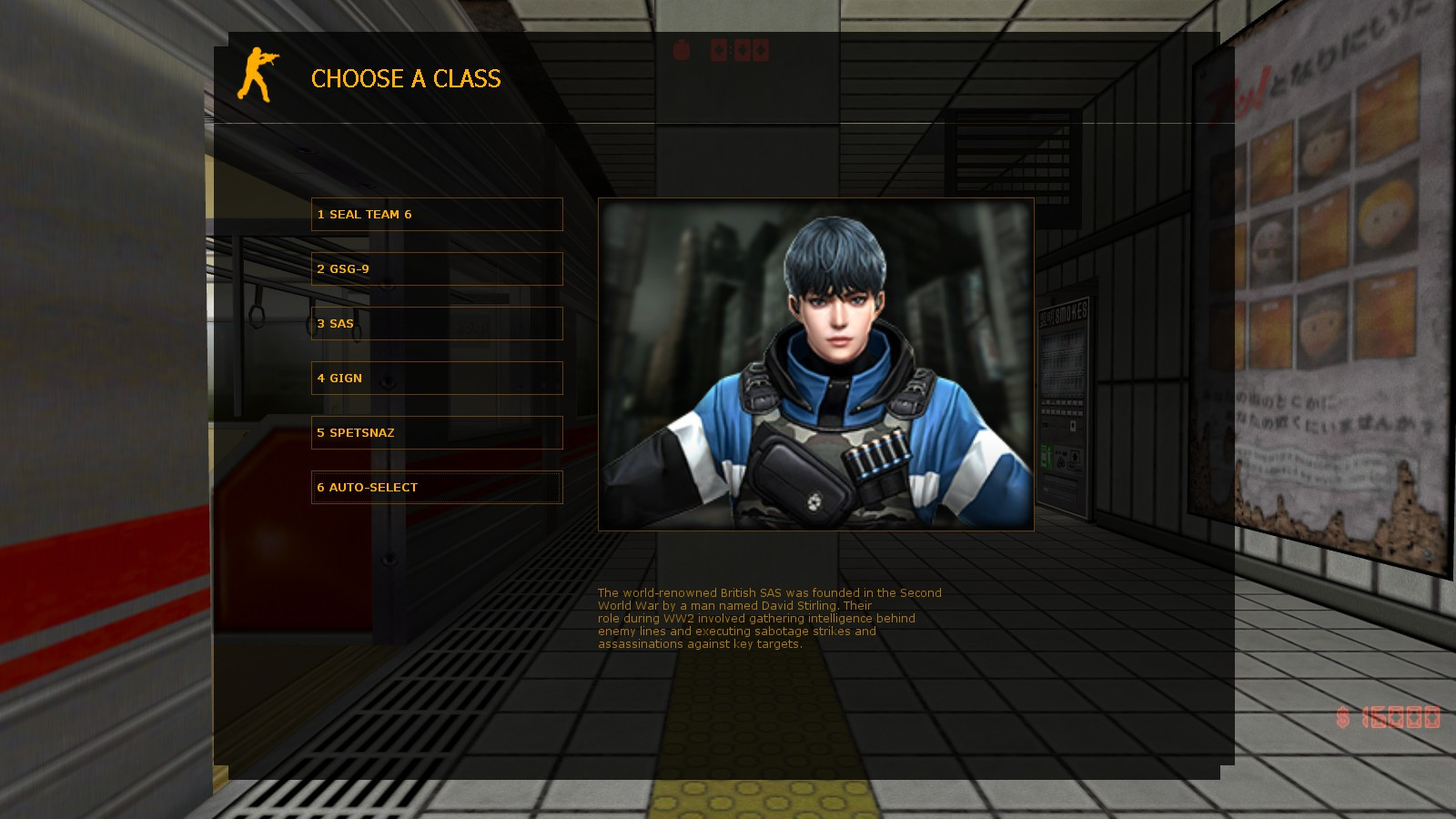
Task: Click the CHOOSE A CLASS header text
Action: tap(405, 79)
